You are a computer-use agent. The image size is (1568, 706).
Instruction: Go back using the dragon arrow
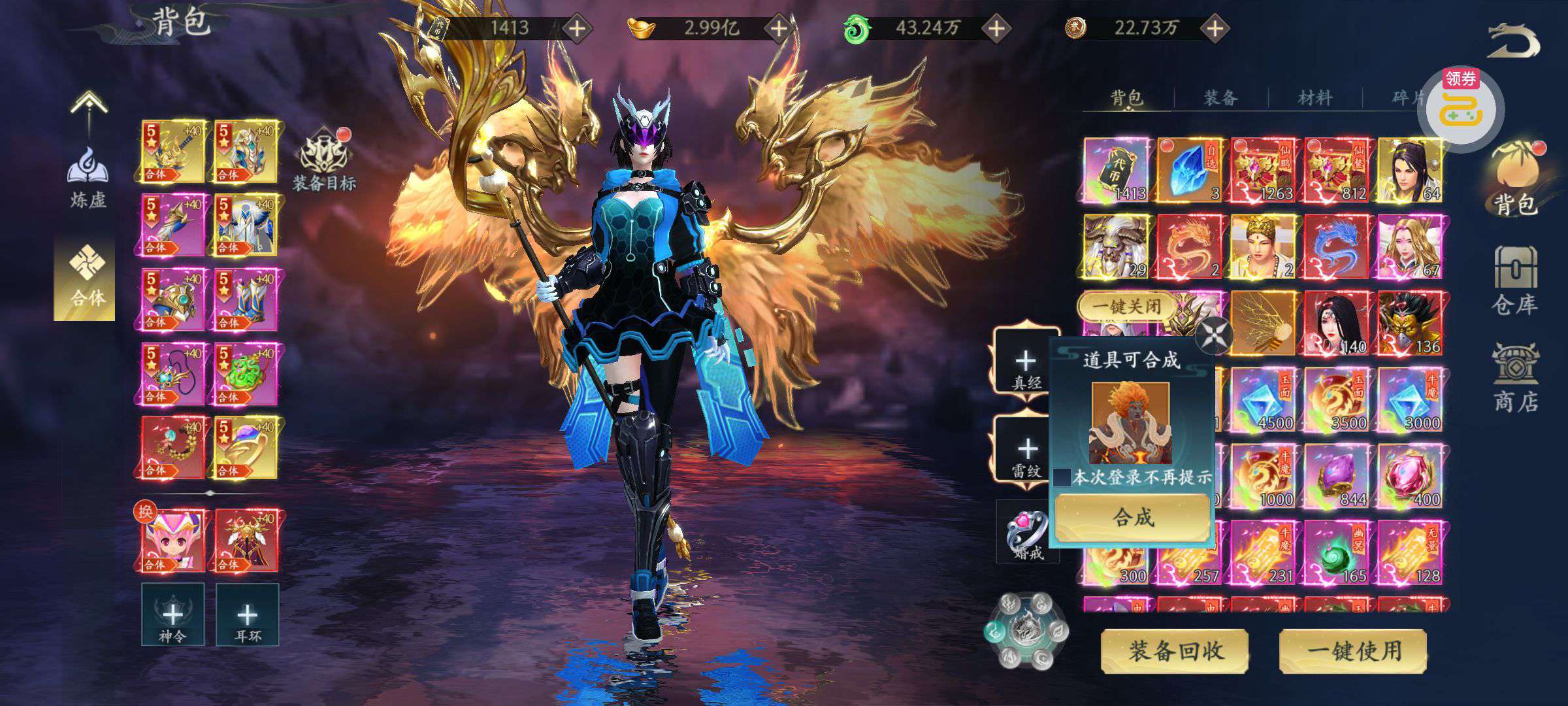[1513, 42]
